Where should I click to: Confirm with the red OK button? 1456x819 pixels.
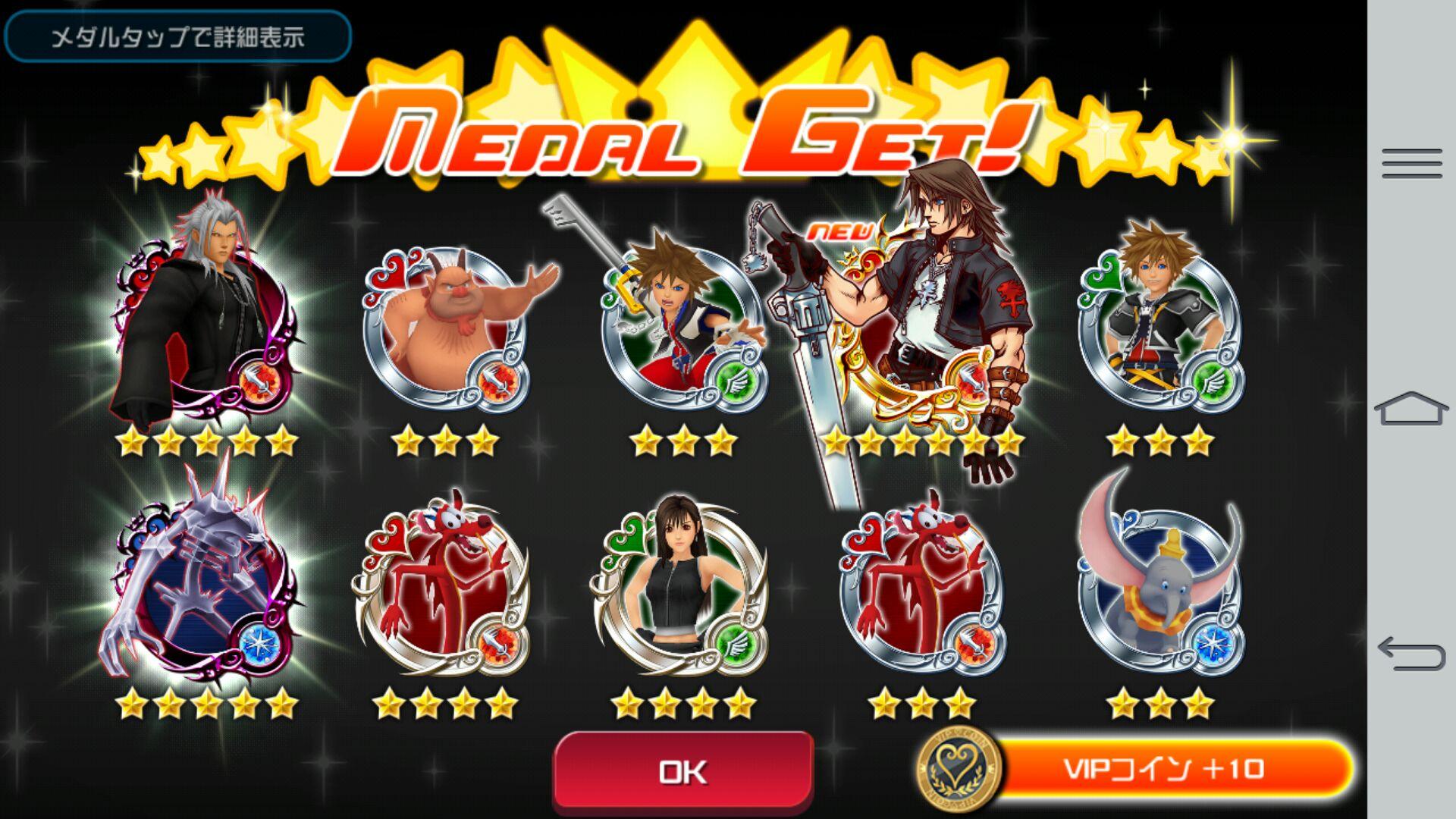click(x=683, y=771)
